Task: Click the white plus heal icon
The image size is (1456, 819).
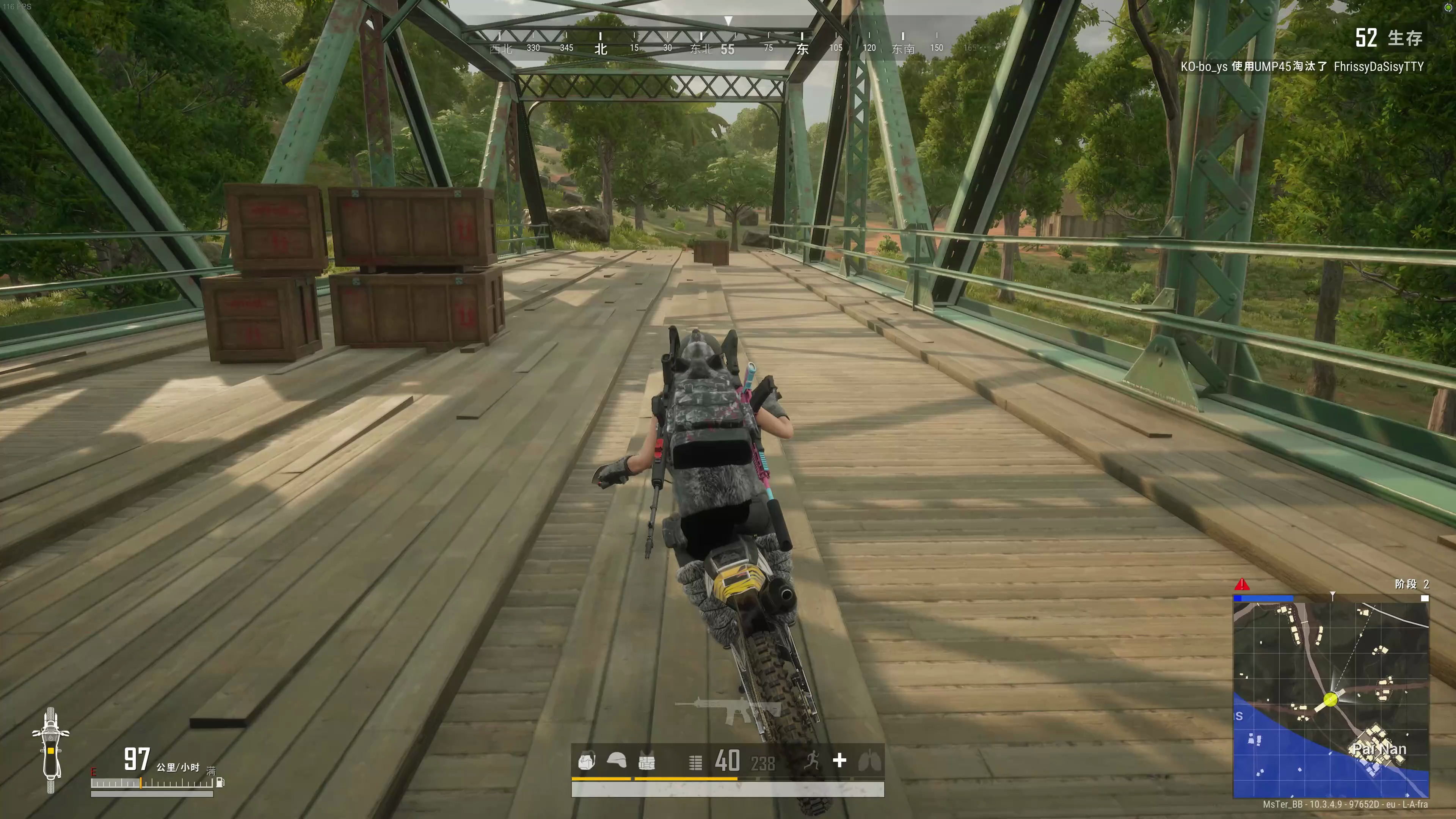Action: click(x=839, y=760)
